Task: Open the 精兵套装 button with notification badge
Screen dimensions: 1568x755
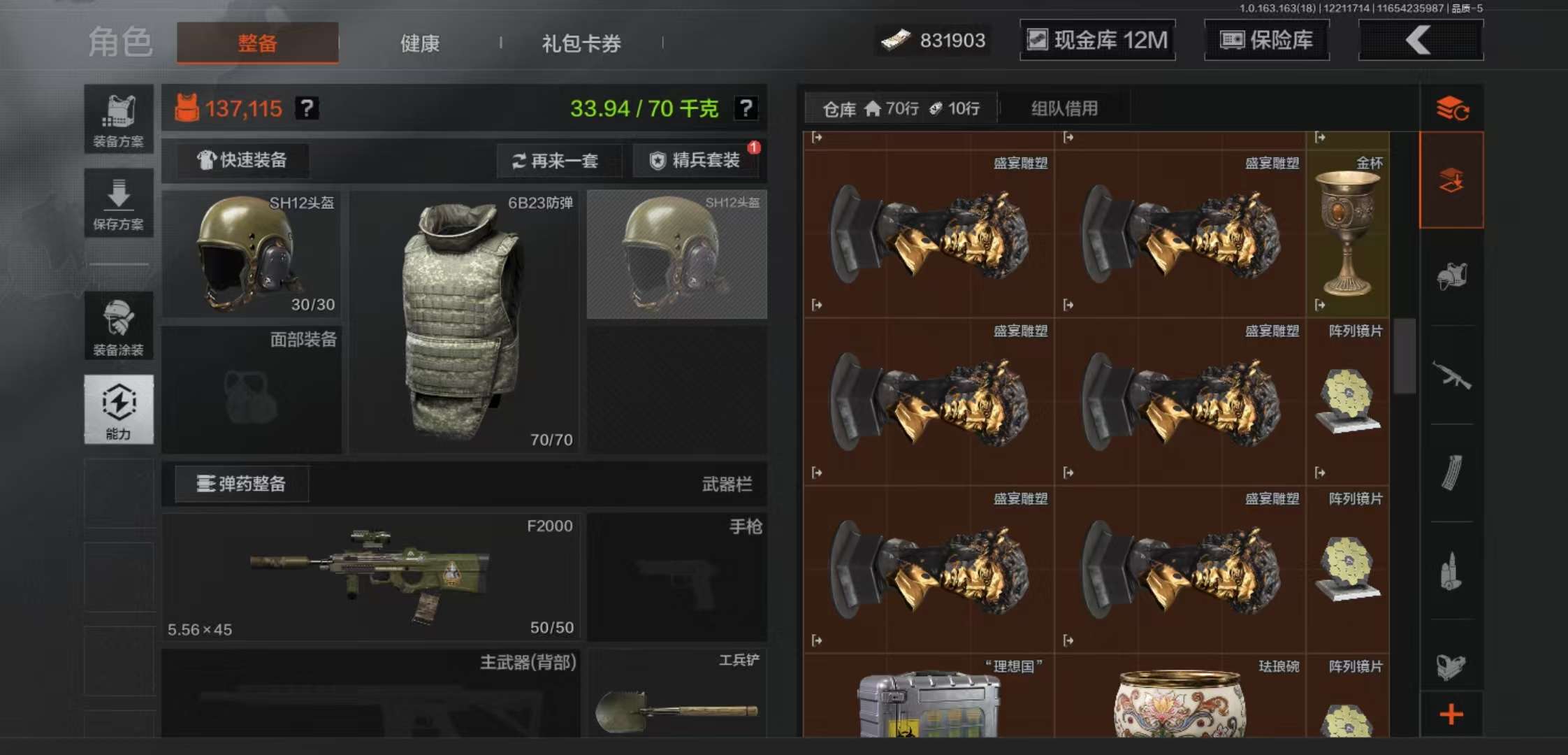Action: 695,160
